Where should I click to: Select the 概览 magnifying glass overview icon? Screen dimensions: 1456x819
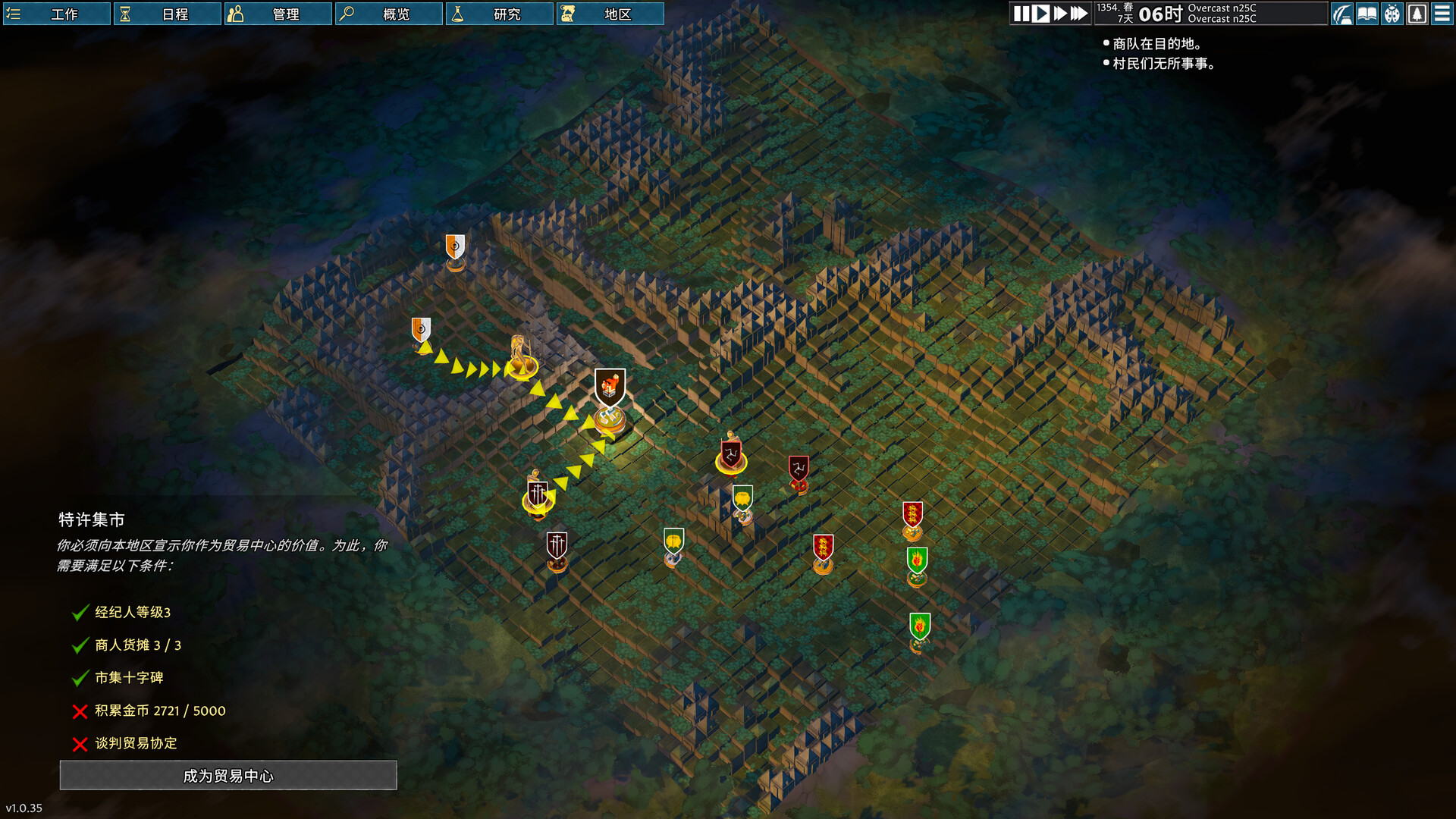click(347, 13)
